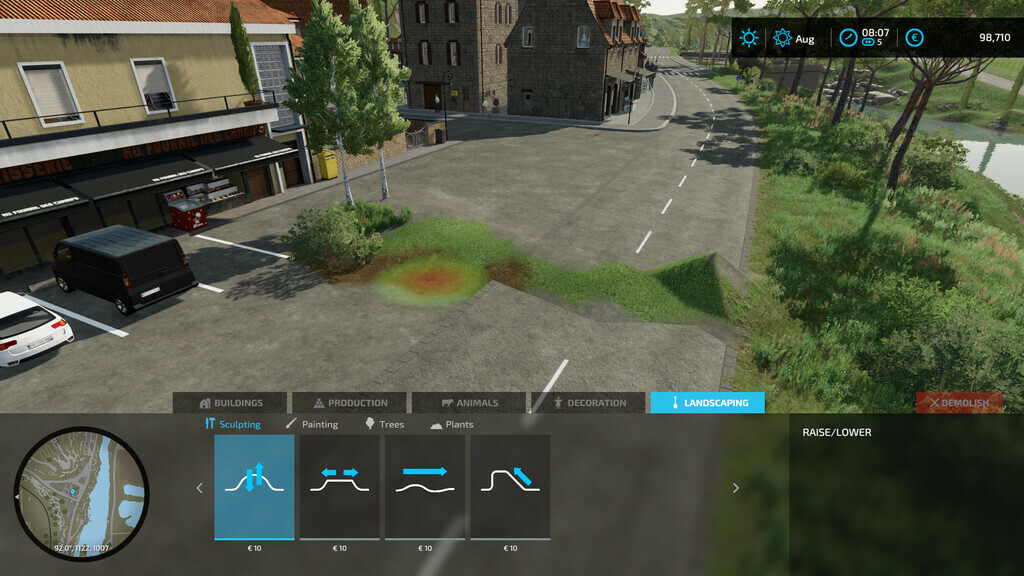
Task: Select the Sculpting sub-tab
Action: click(233, 424)
